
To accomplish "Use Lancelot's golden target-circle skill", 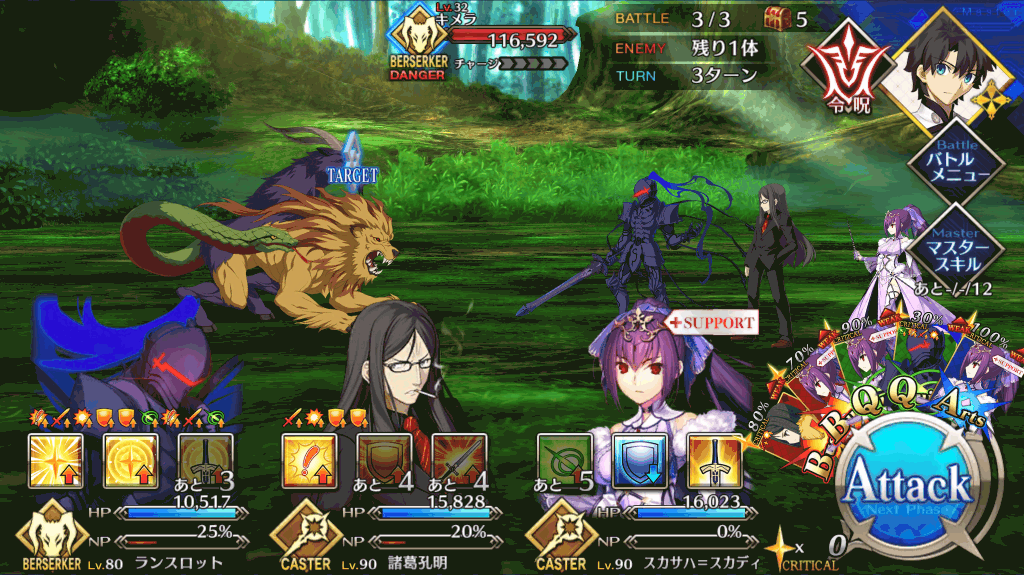I will click(x=131, y=460).
